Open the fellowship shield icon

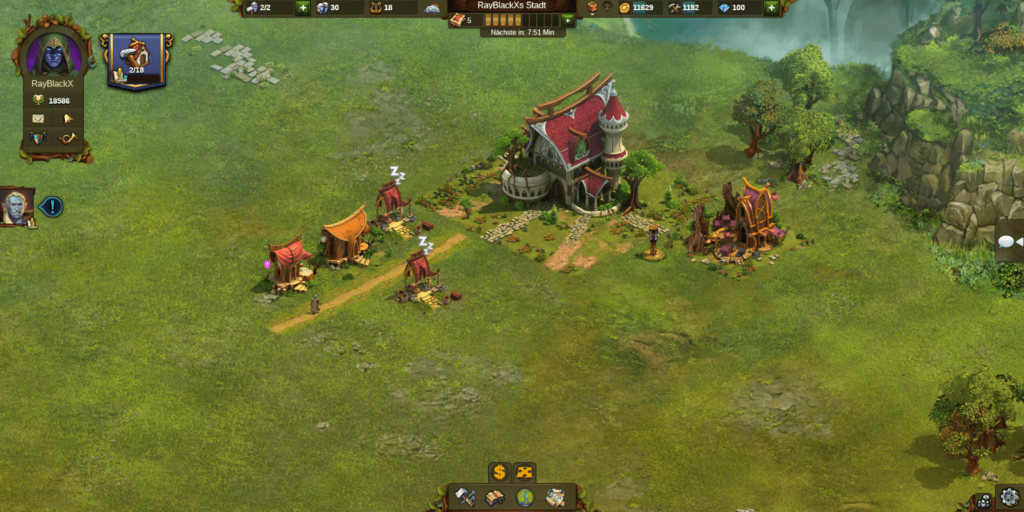click(39, 137)
